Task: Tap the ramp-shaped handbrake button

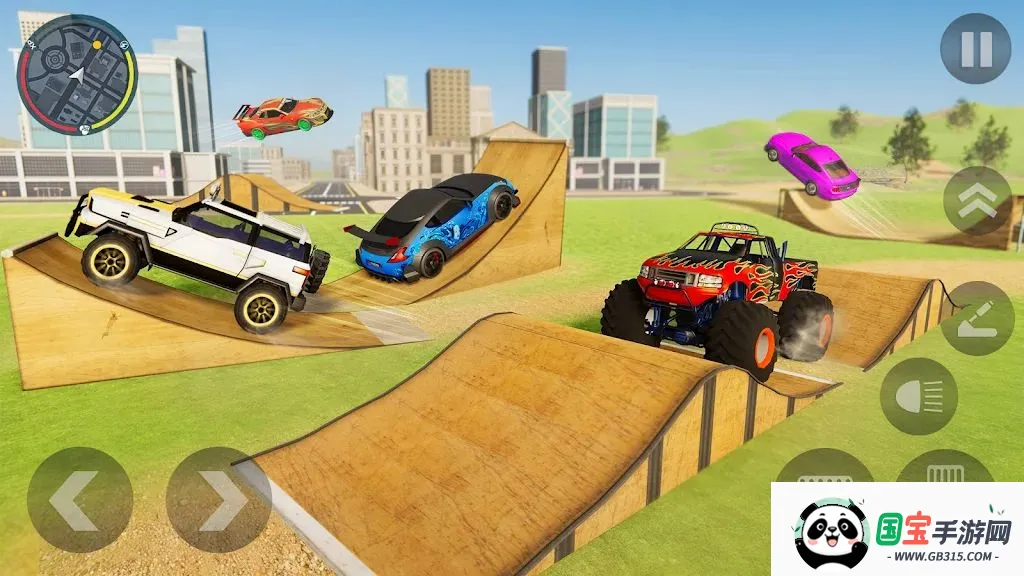Action: (x=977, y=318)
